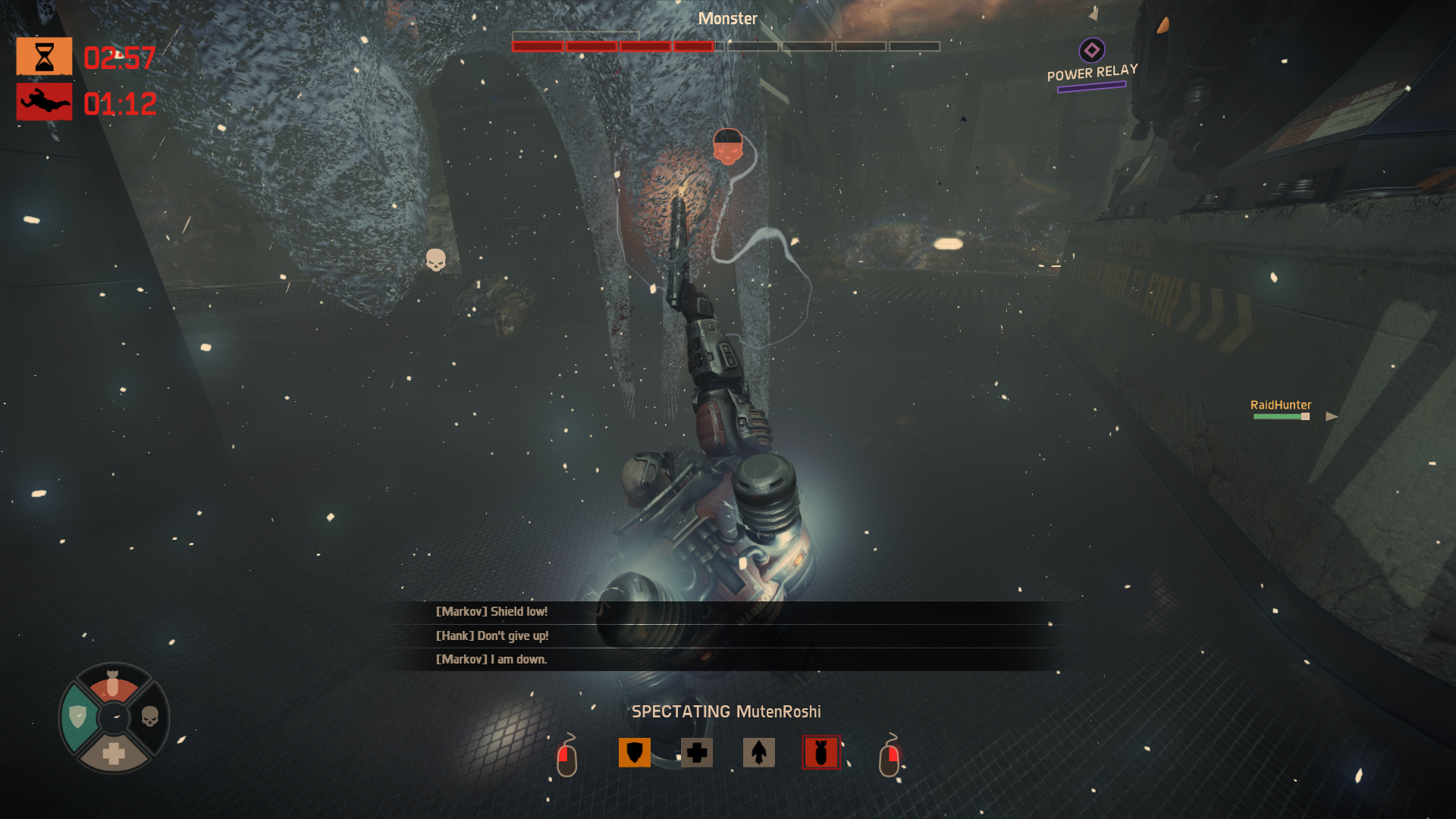The image size is (1456, 819).
Task: Choose the medic cross icon in spectate bar
Action: 696,752
